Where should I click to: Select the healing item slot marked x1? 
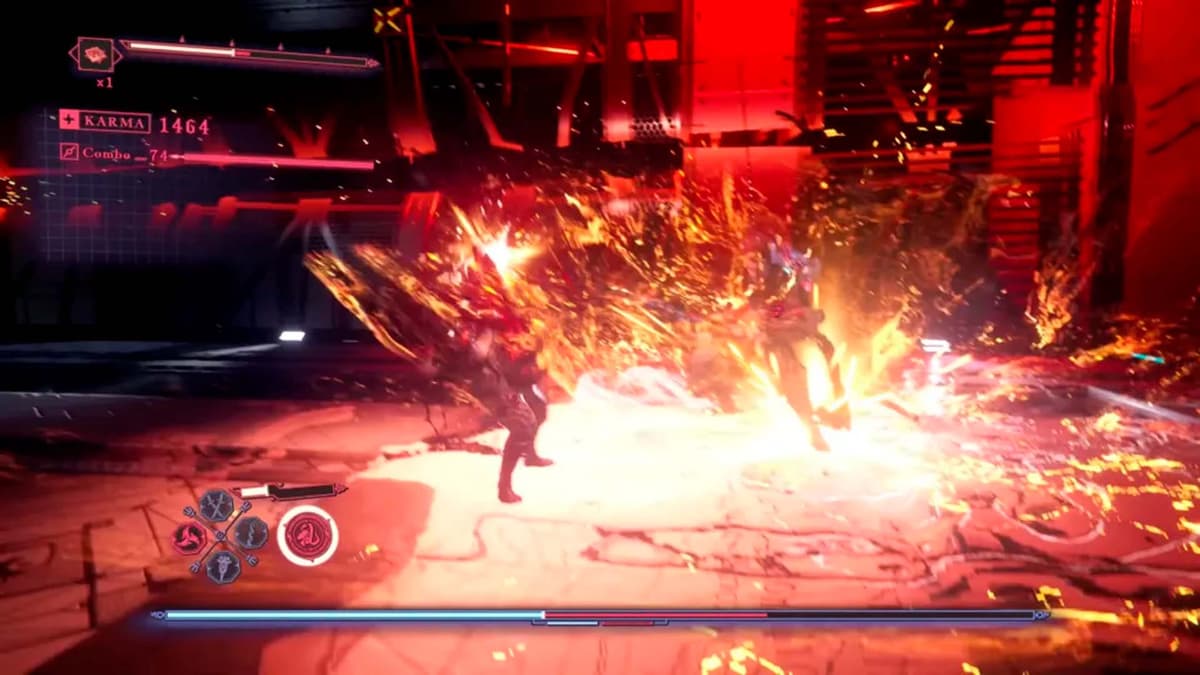[x=95, y=54]
